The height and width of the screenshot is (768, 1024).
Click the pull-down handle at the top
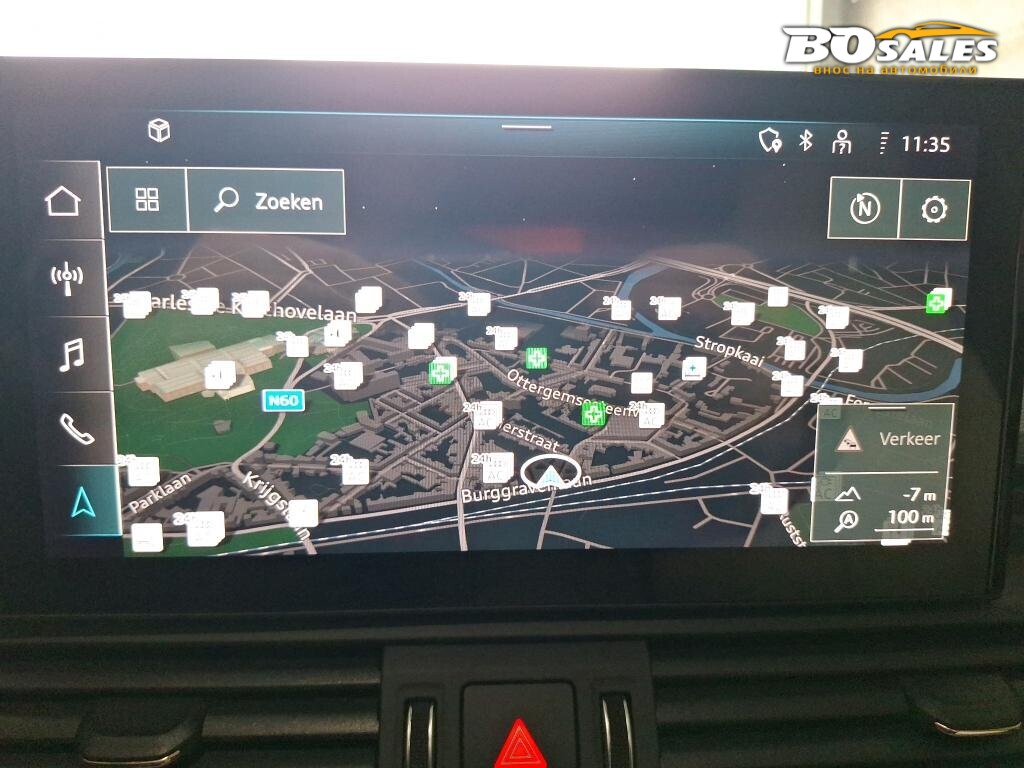click(526, 127)
